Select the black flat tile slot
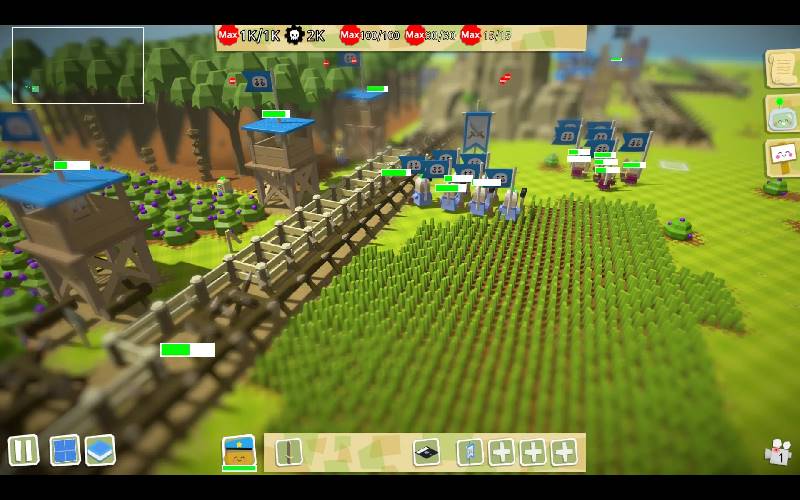The width and height of the screenshot is (800, 500). [427, 452]
